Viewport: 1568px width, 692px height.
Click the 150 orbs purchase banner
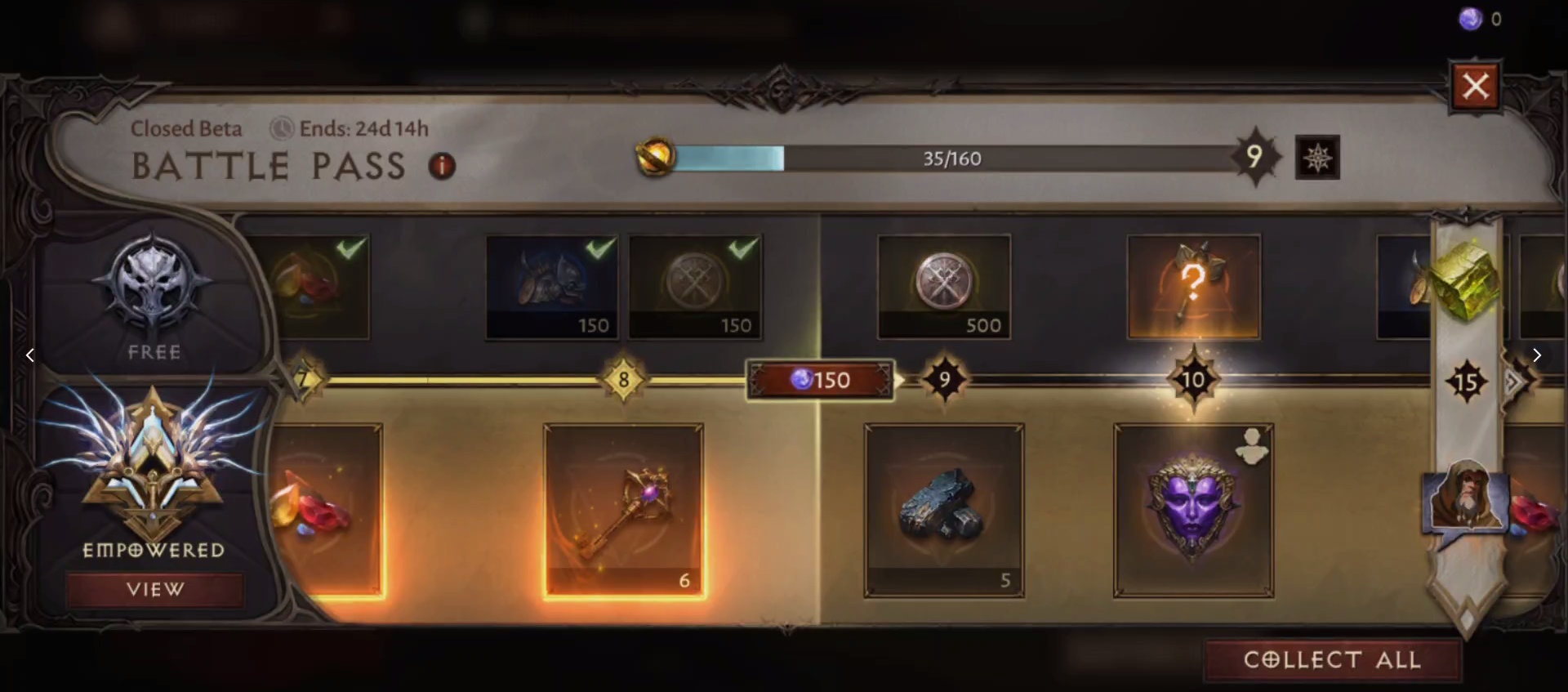820,380
